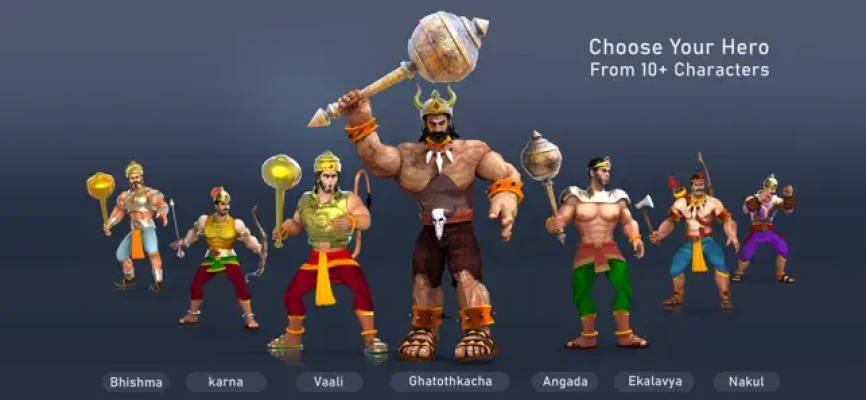866x400 pixels.
Task: Pick the Nakul name pill
Action: (x=746, y=382)
